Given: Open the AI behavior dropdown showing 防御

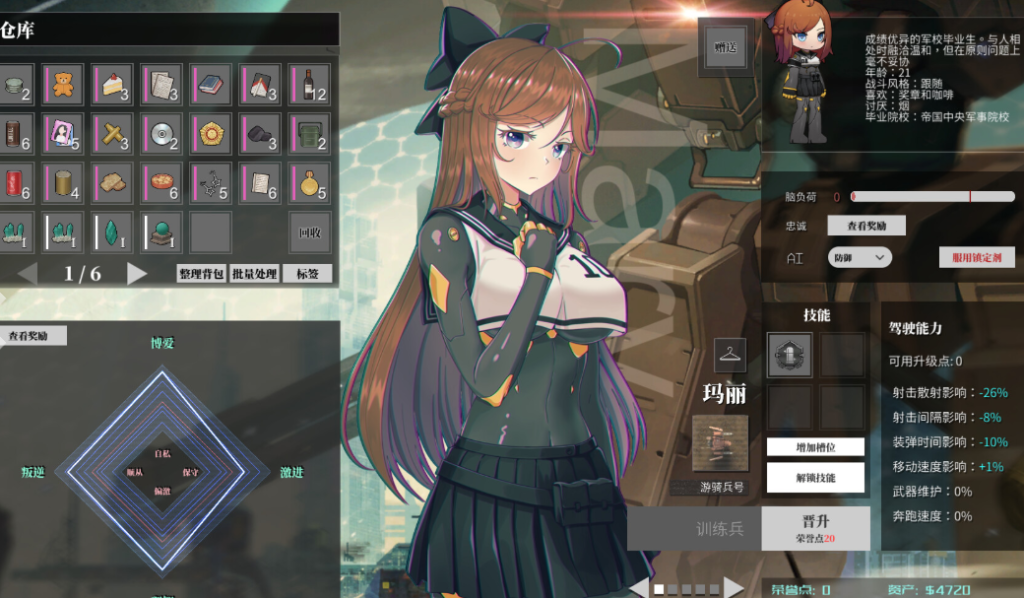Looking at the screenshot, I should [860, 257].
